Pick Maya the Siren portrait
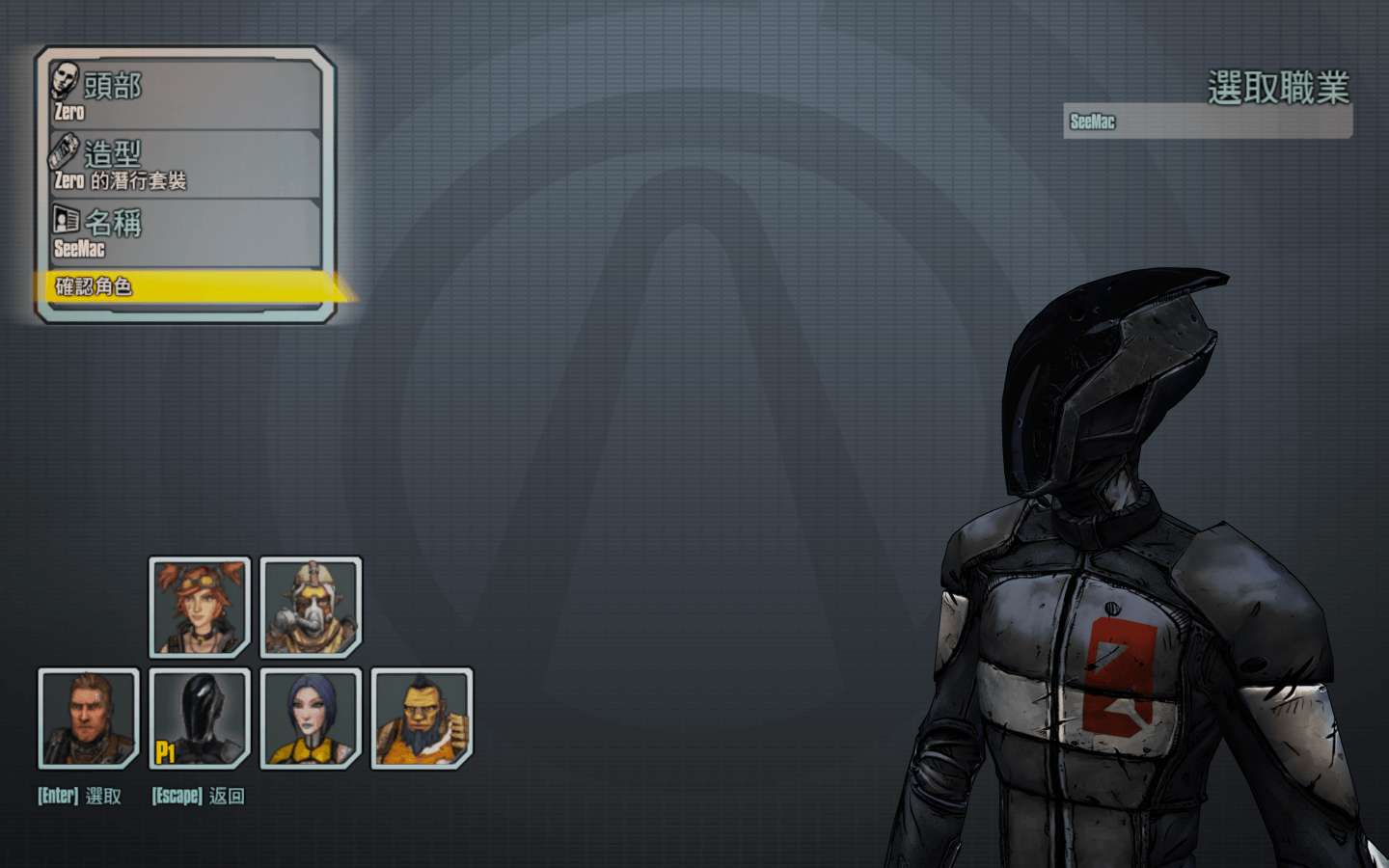The image size is (1389, 868). (x=311, y=719)
